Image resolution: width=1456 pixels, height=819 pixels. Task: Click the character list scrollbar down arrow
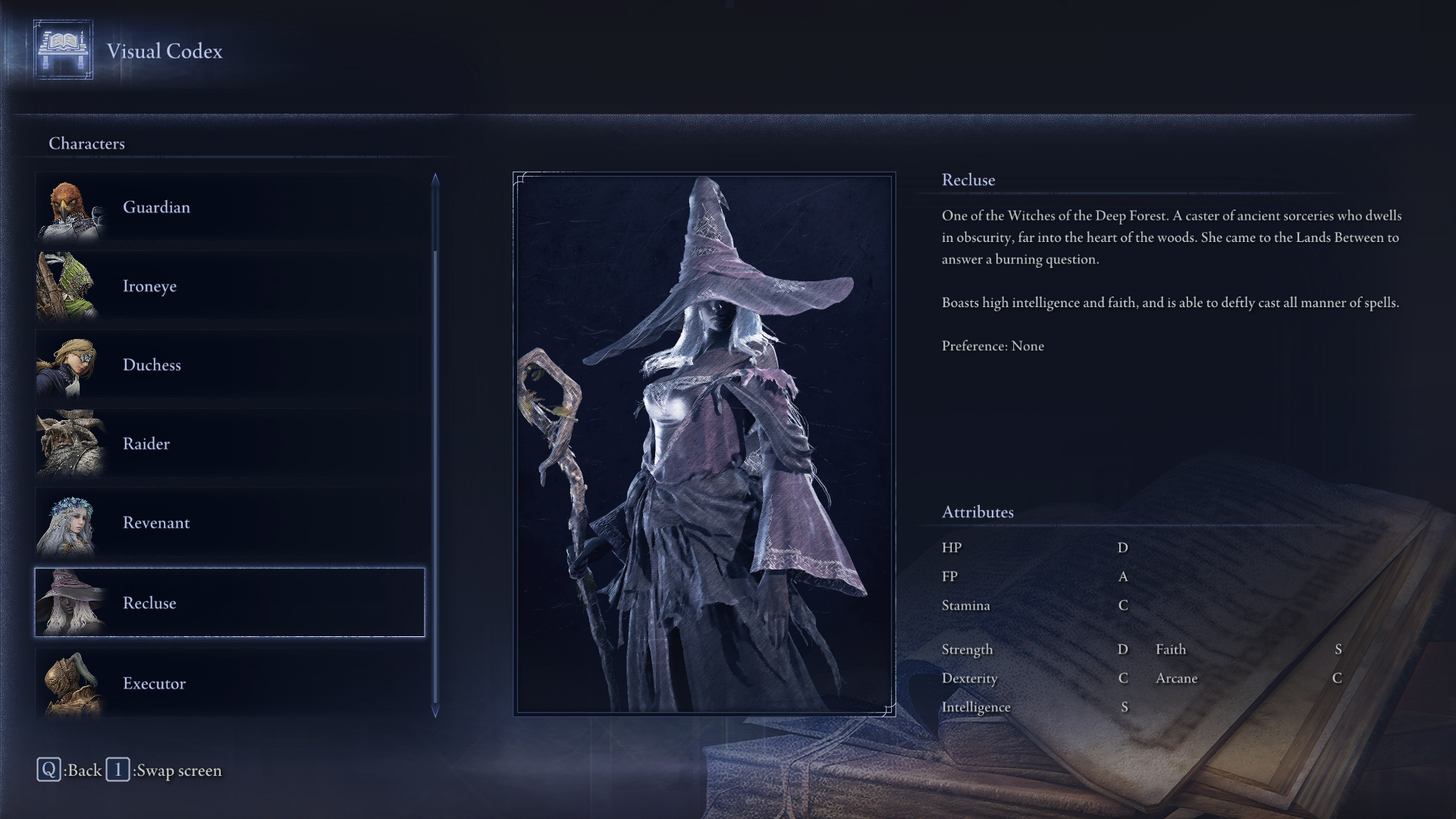tap(435, 711)
